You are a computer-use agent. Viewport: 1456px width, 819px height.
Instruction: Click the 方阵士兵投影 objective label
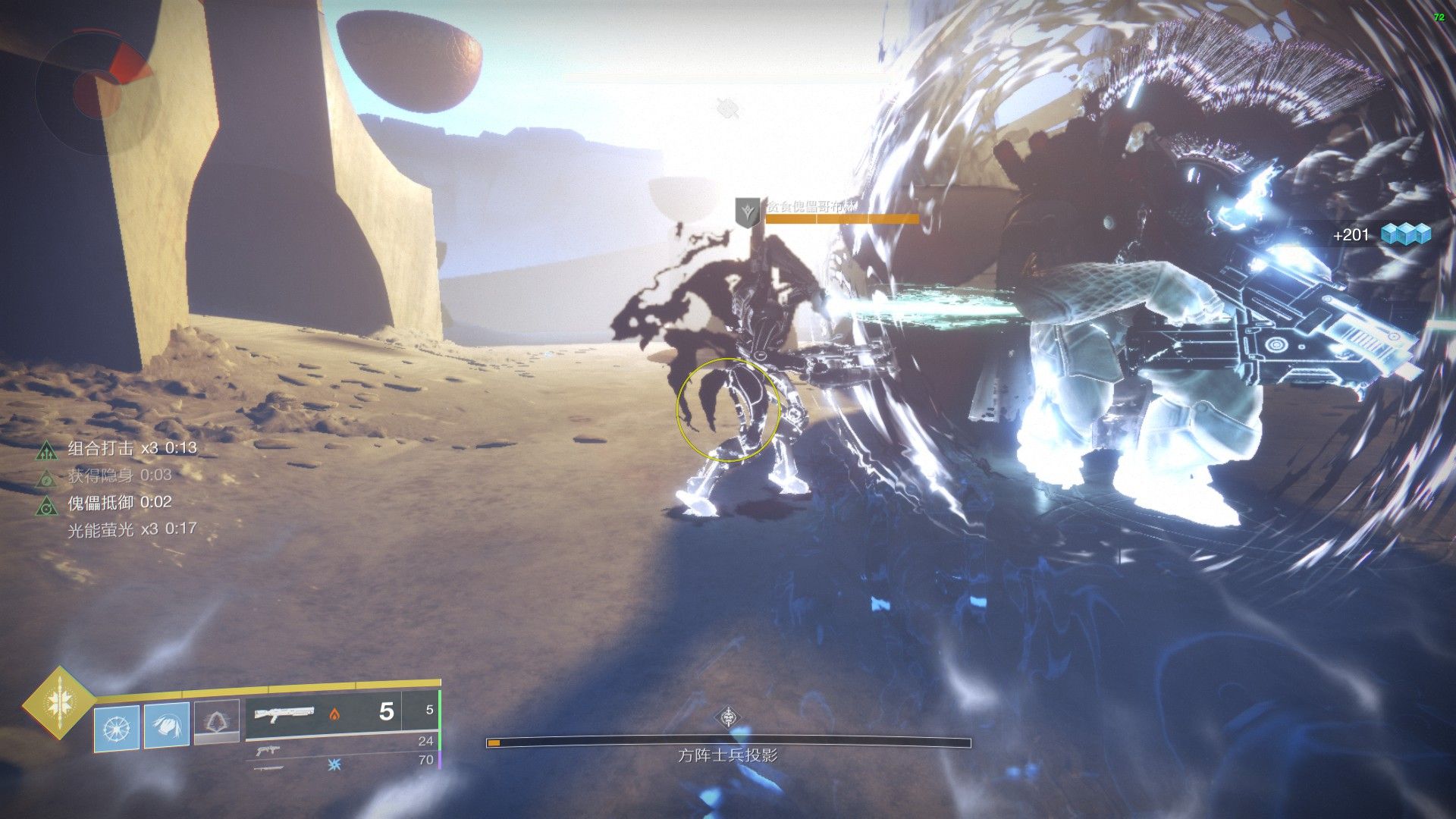pos(728,755)
